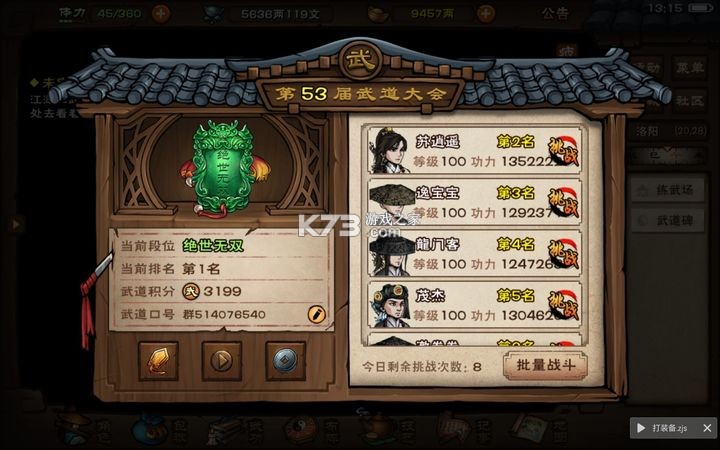Viewport: 720px width, 450px height.
Task: Start batch battle with 批量战斗
Action: point(545,365)
